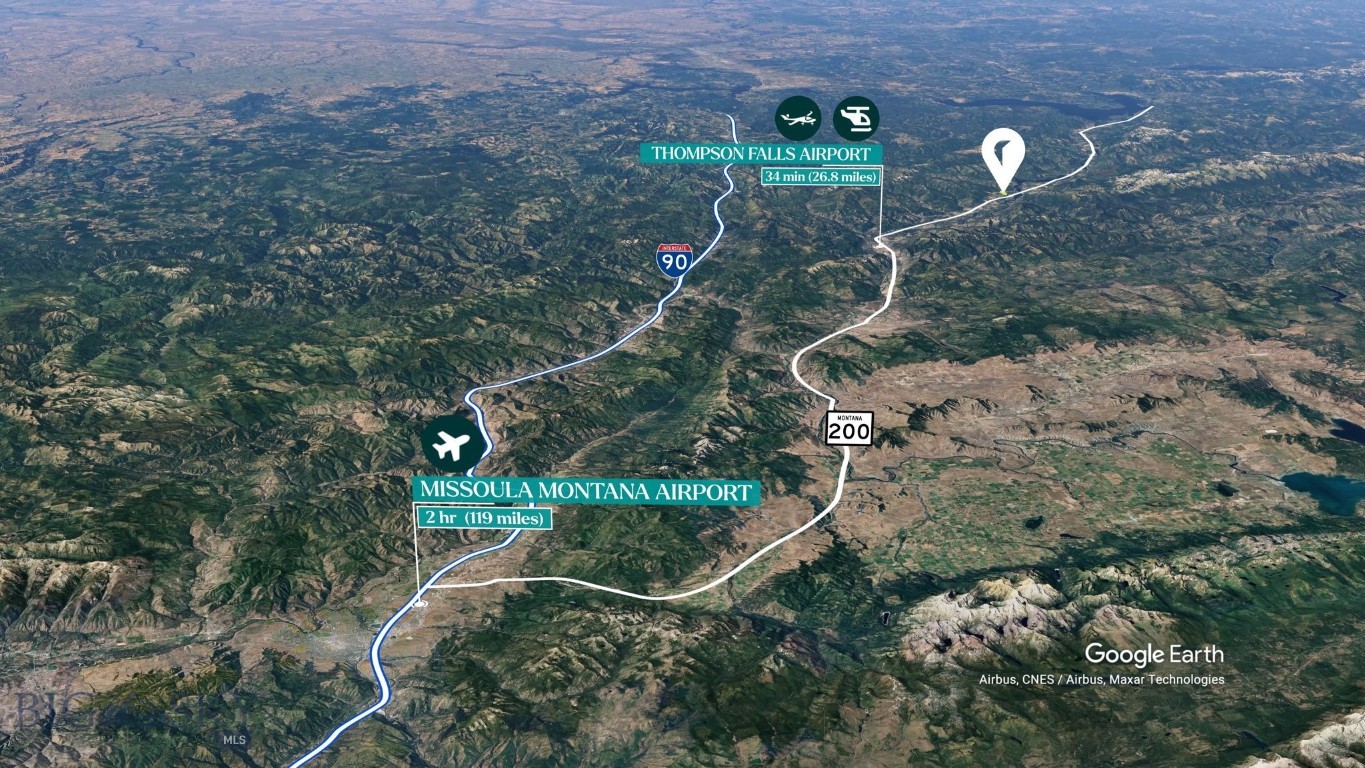Screen dimensions: 1365x768
Task: Choose the small plane icon beside the helicopter
Action: [798, 118]
